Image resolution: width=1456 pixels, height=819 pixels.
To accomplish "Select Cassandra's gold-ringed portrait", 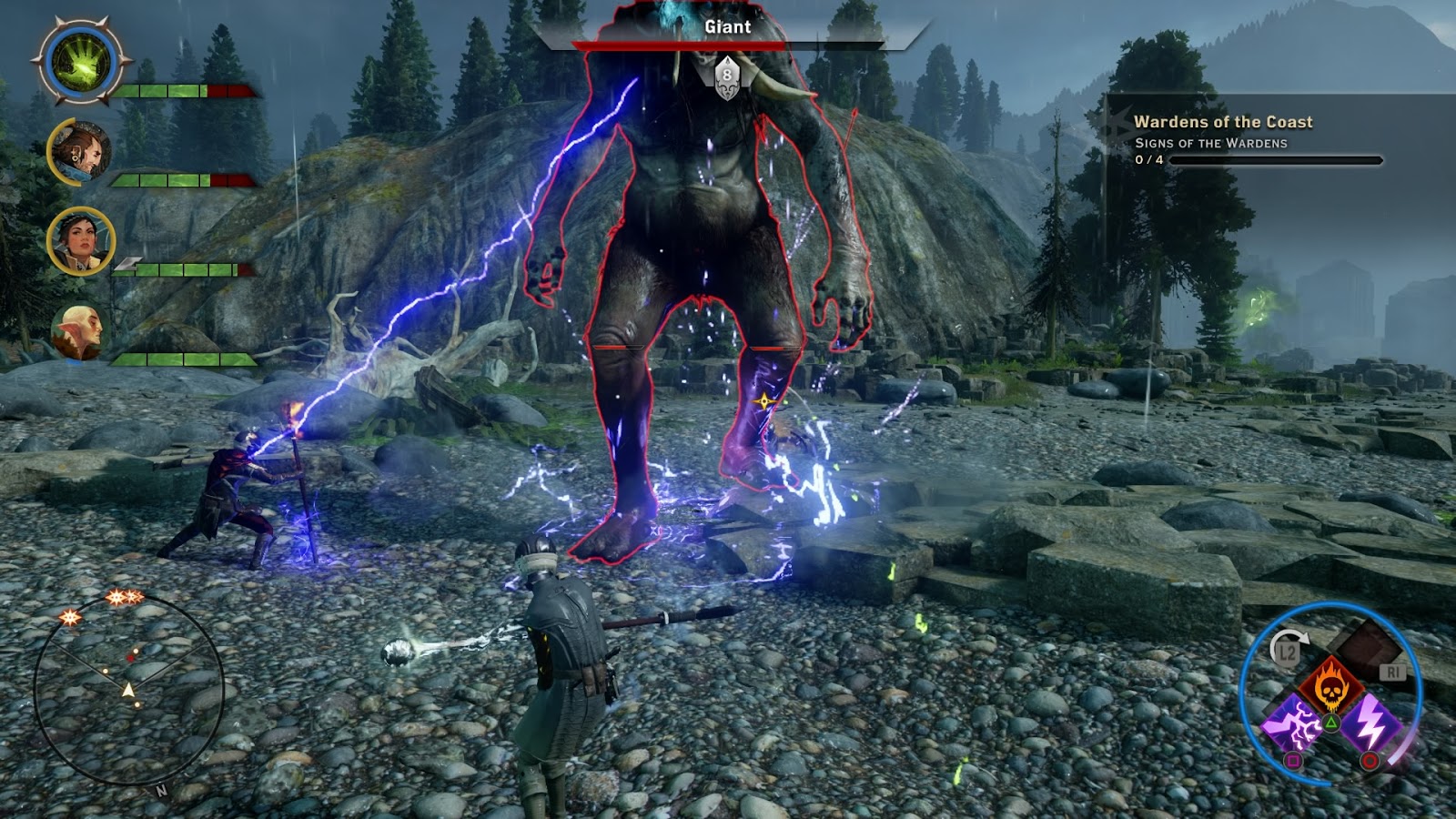I will pyautogui.click(x=80, y=242).
